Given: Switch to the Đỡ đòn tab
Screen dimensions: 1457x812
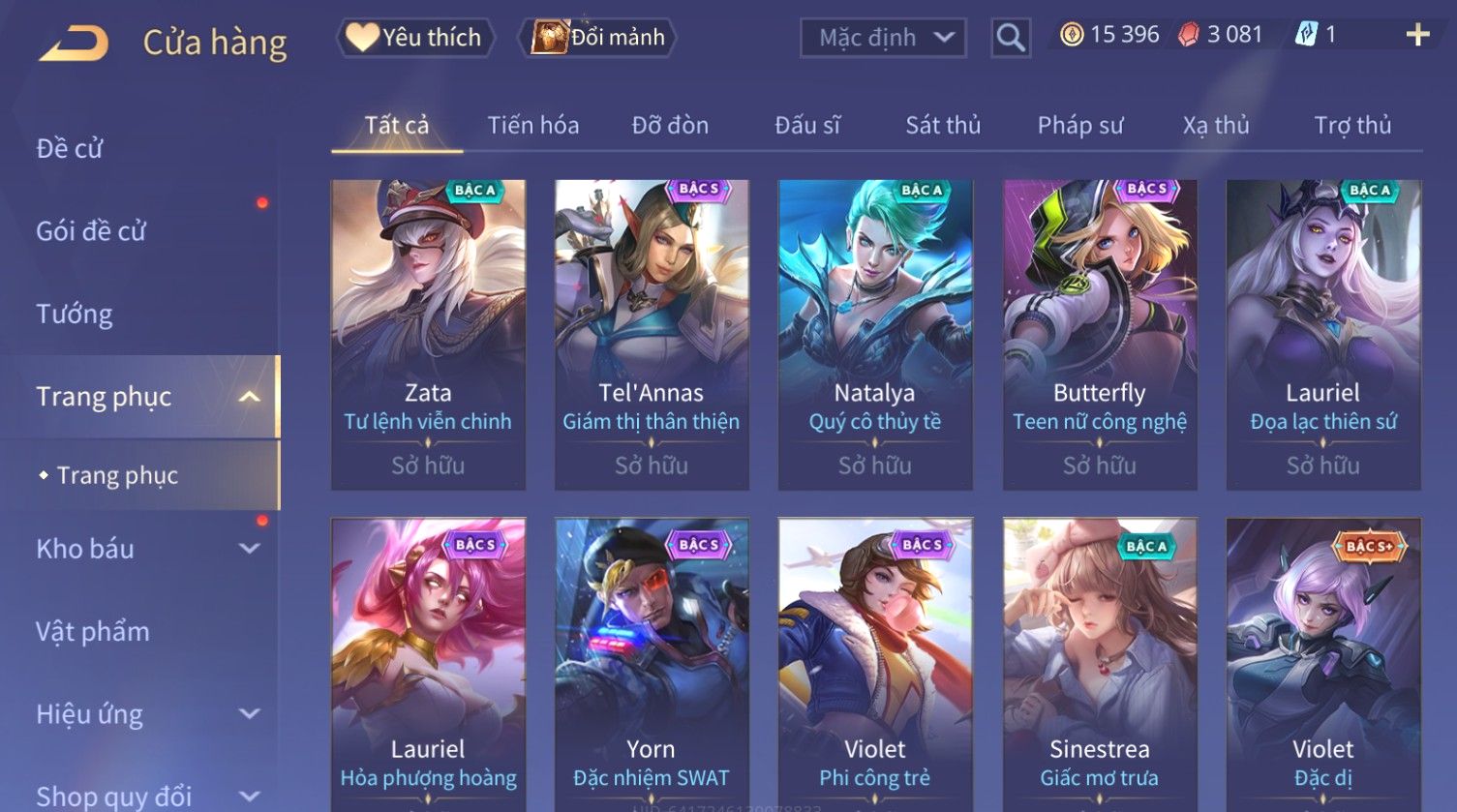Looking at the screenshot, I should point(670,126).
